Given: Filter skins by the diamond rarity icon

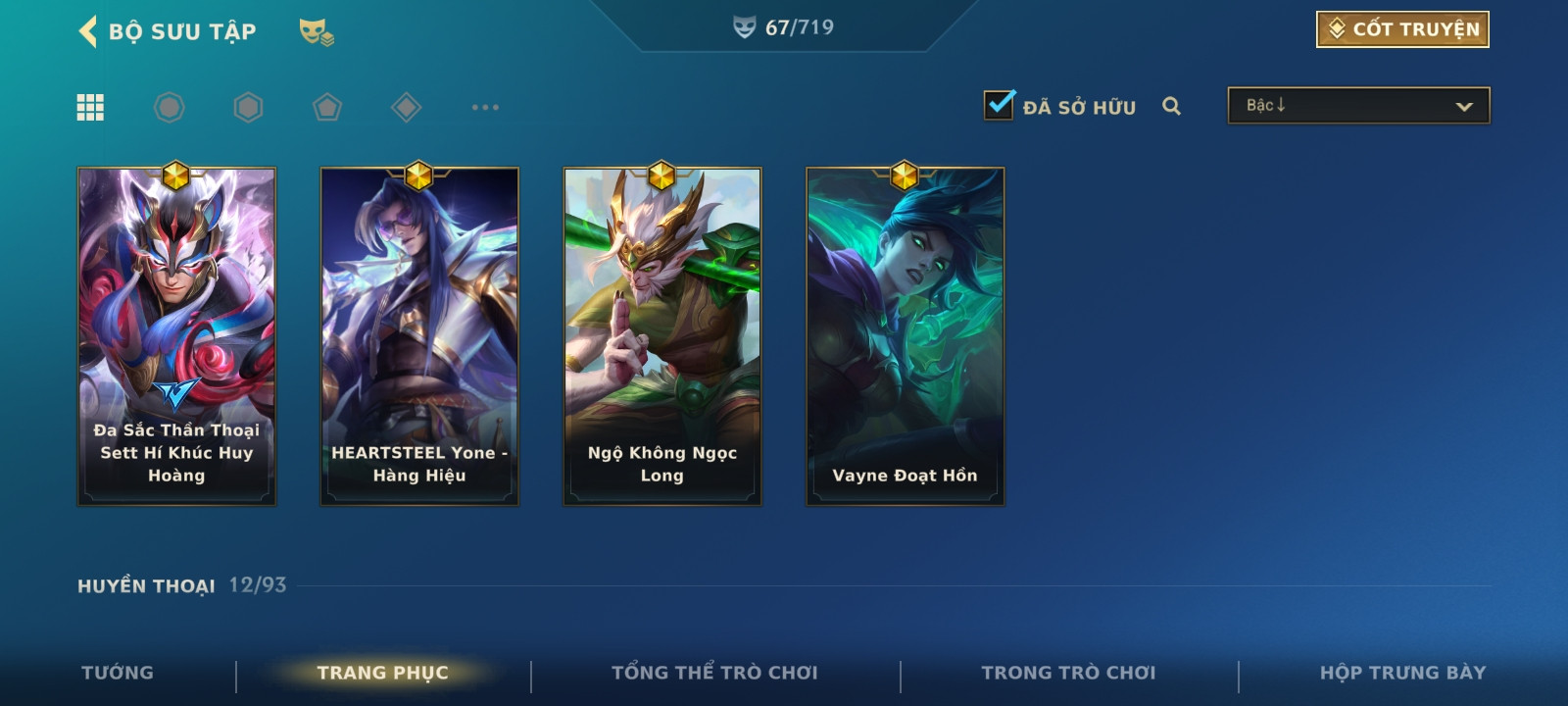Looking at the screenshot, I should [x=406, y=107].
